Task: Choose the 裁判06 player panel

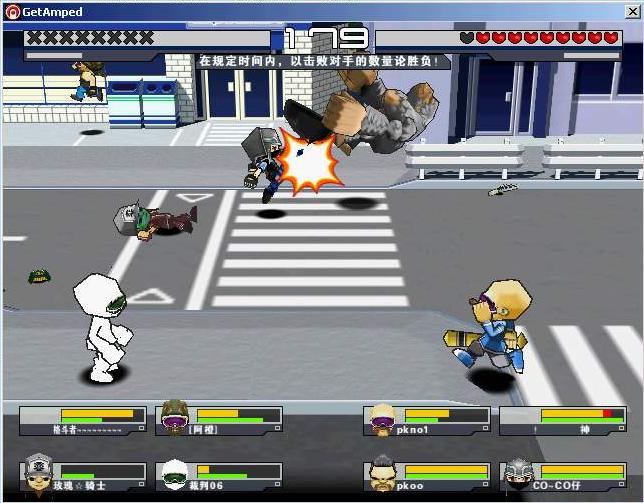Action: (x=220, y=475)
